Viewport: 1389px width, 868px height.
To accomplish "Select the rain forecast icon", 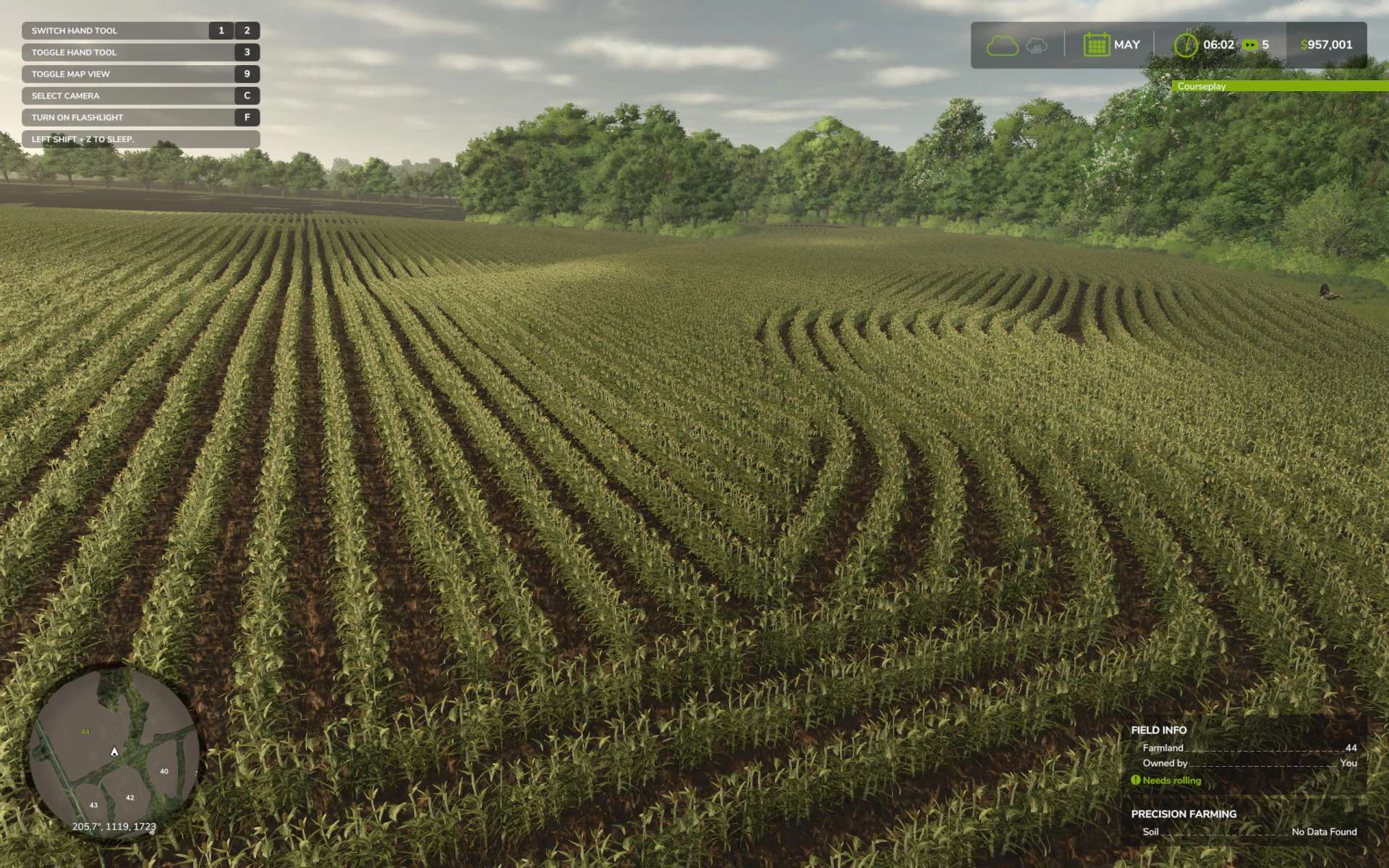I will tap(1035, 45).
